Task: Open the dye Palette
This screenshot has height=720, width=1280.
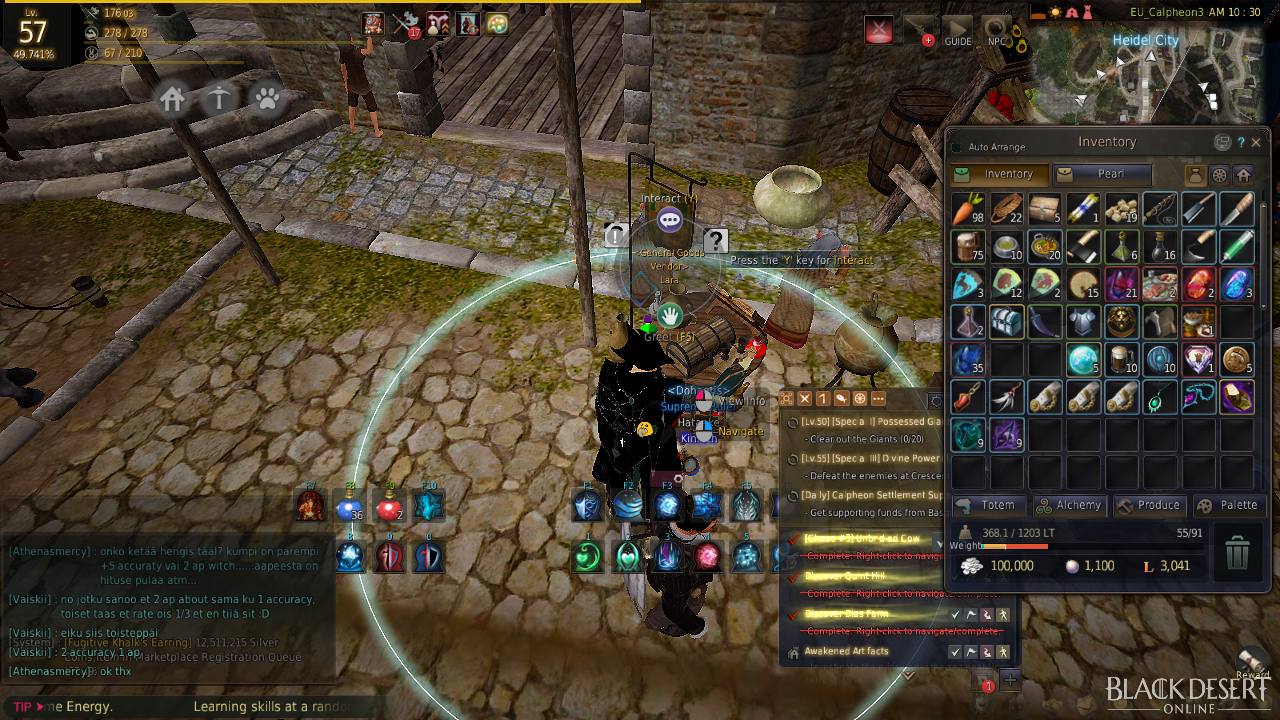Action: (1228, 505)
